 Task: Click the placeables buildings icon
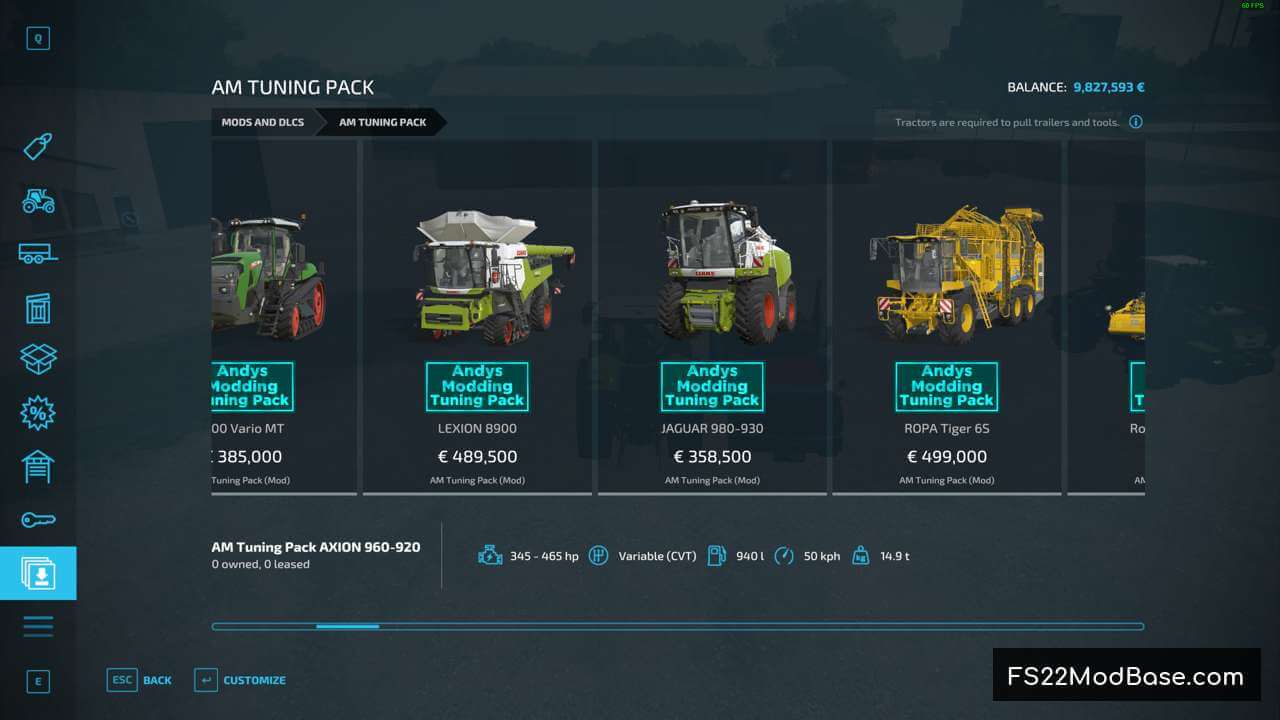tap(38, 308)
